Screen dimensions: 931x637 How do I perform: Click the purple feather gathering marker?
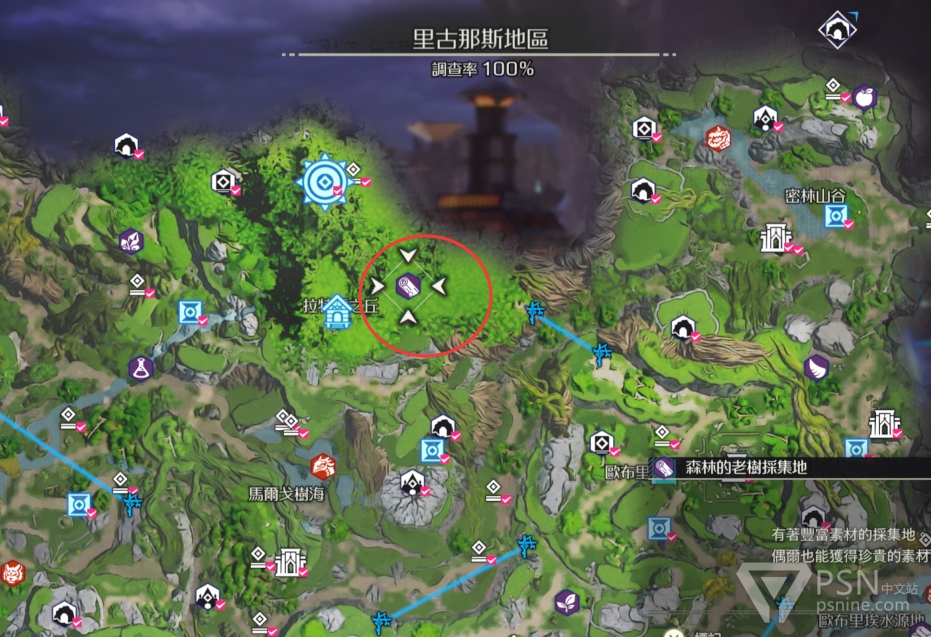[816, 367]
